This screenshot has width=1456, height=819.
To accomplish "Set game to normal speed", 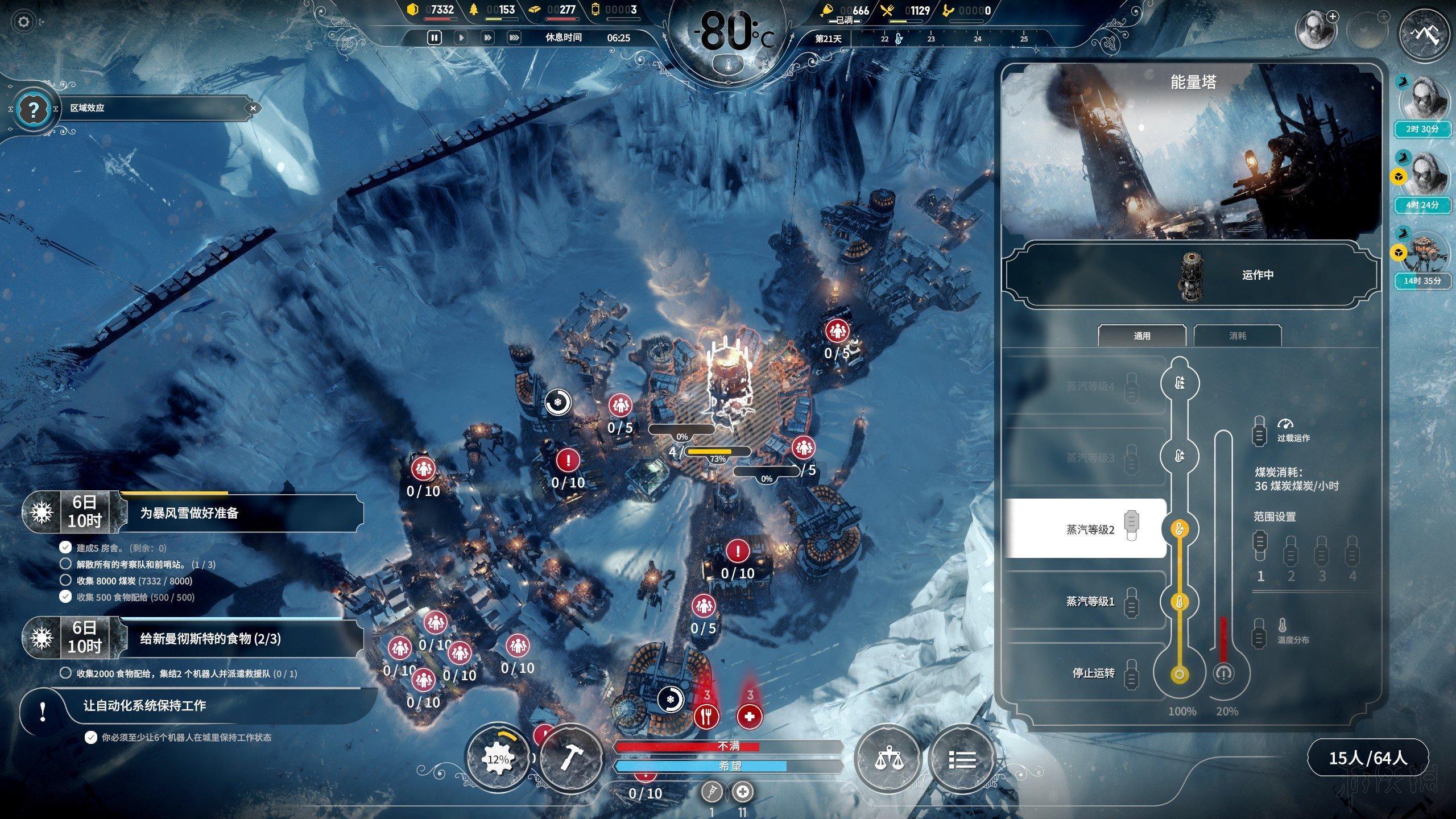I will click(461, 38).
